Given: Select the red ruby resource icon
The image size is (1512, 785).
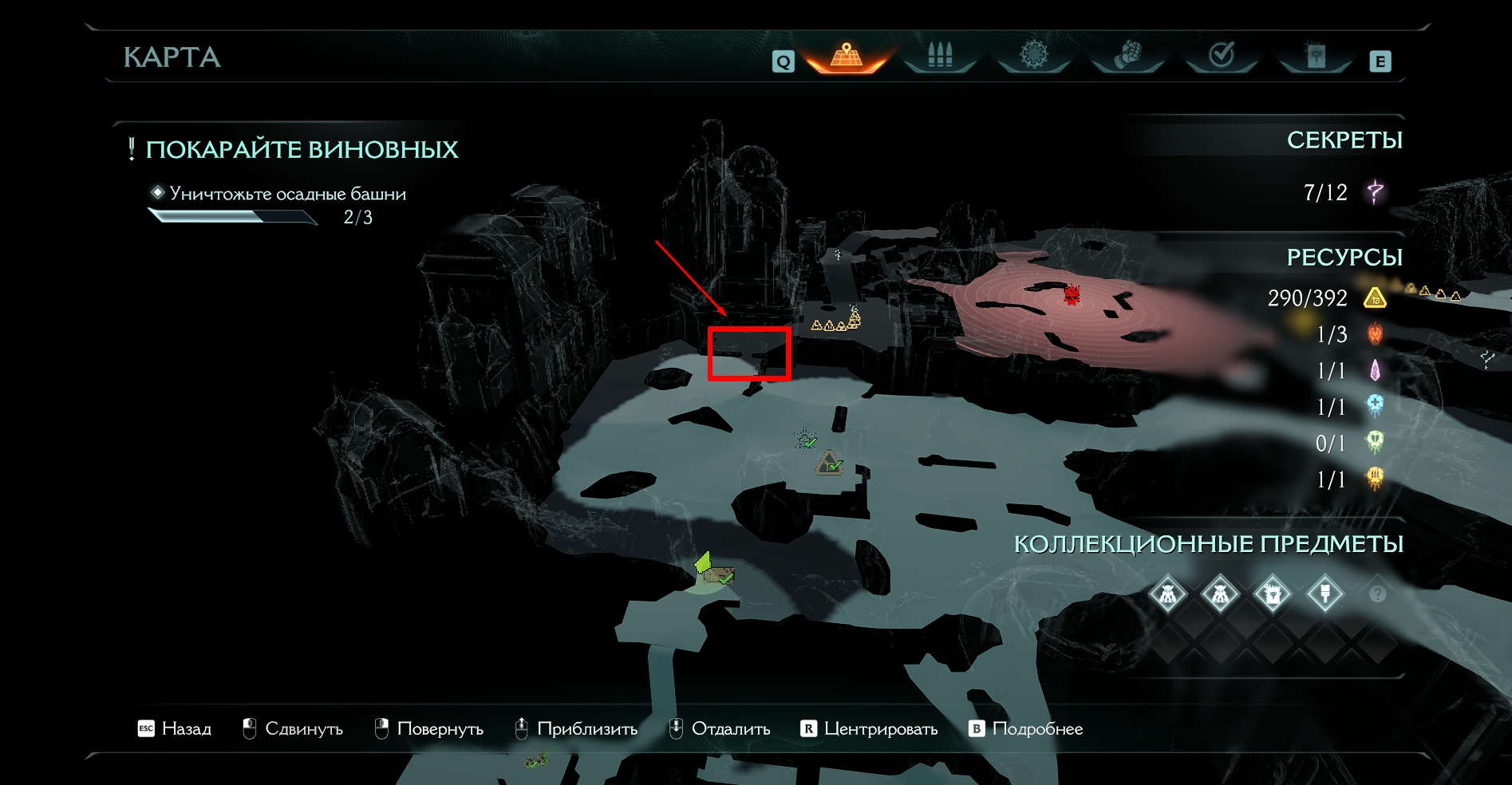Looking at the screenshot, I should pyautogui.click(x=1375, y=334).
